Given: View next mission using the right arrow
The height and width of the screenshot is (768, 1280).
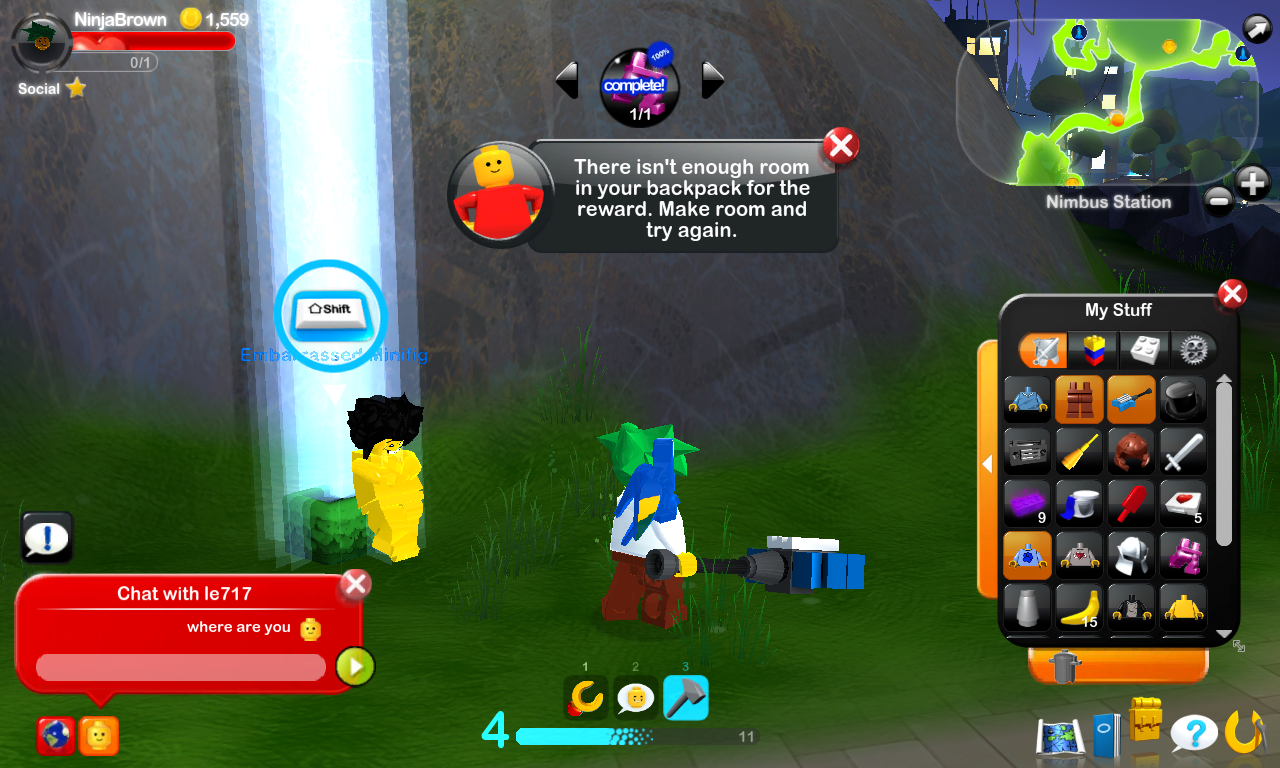Looking at the screenshot, I should [x=714, y=80].
